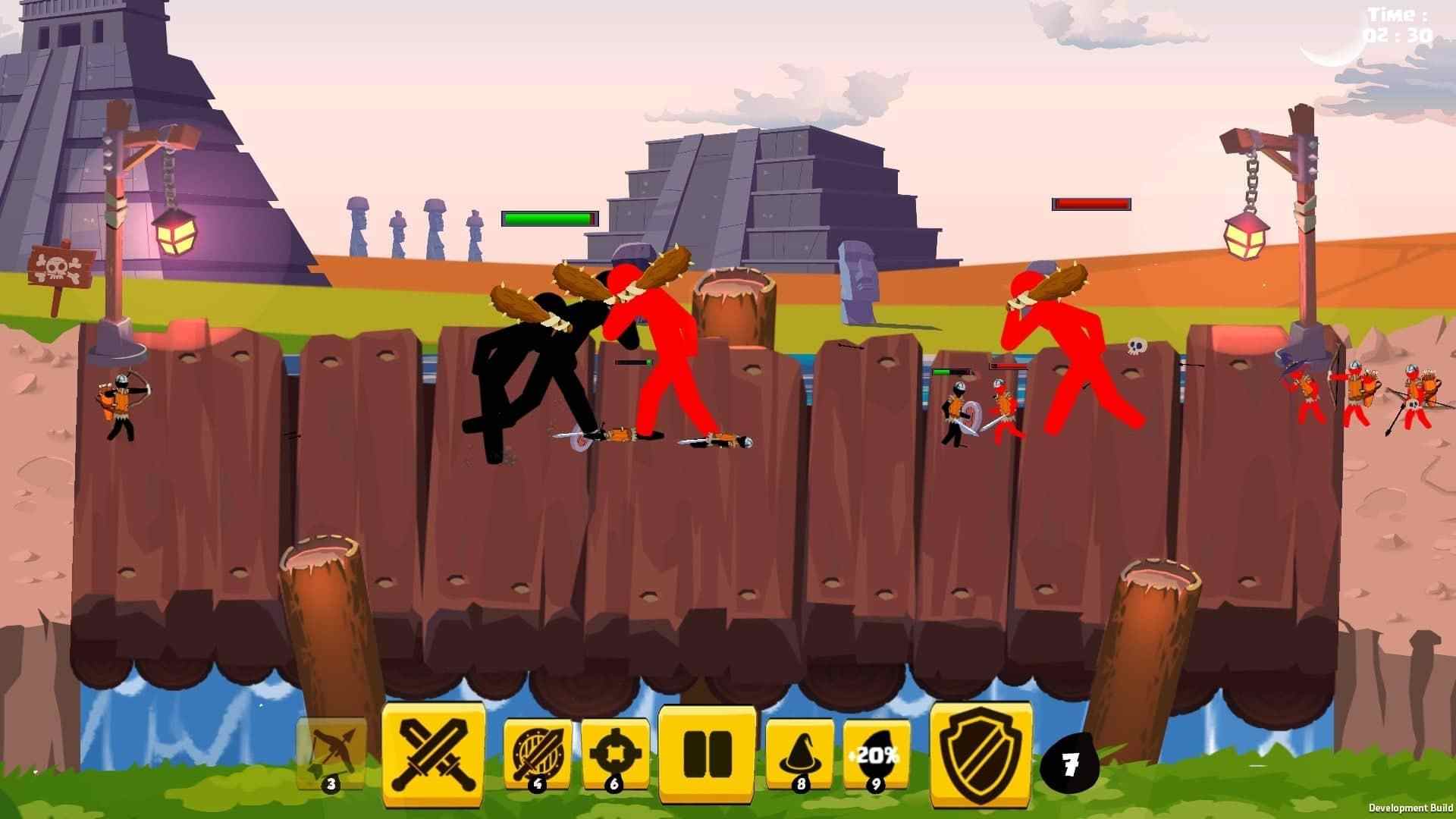Click the Time 02:30 display
1456x819 pixels.
tap(1395, 23)
